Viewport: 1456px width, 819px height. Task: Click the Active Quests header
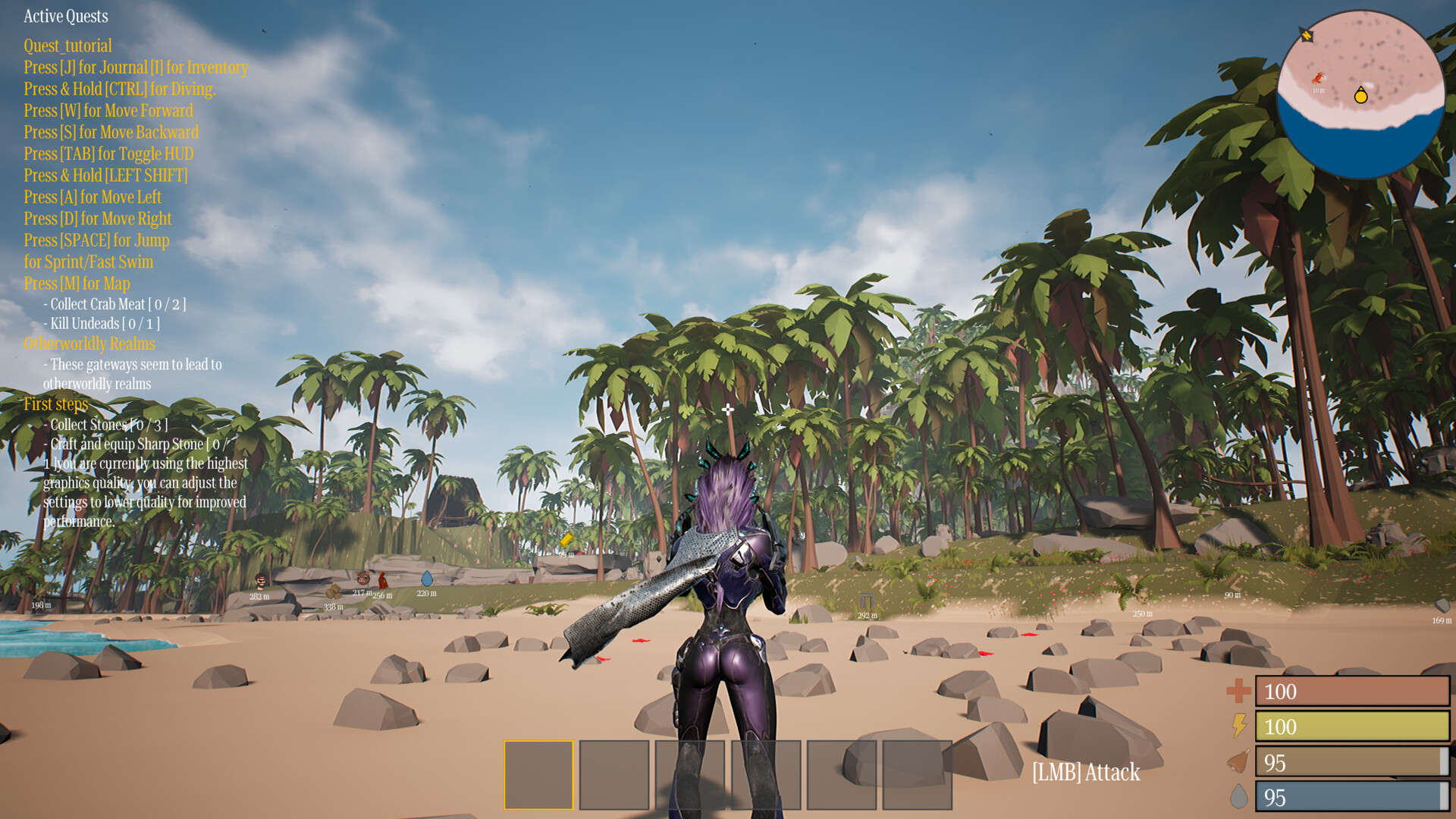tap(65, 16)
